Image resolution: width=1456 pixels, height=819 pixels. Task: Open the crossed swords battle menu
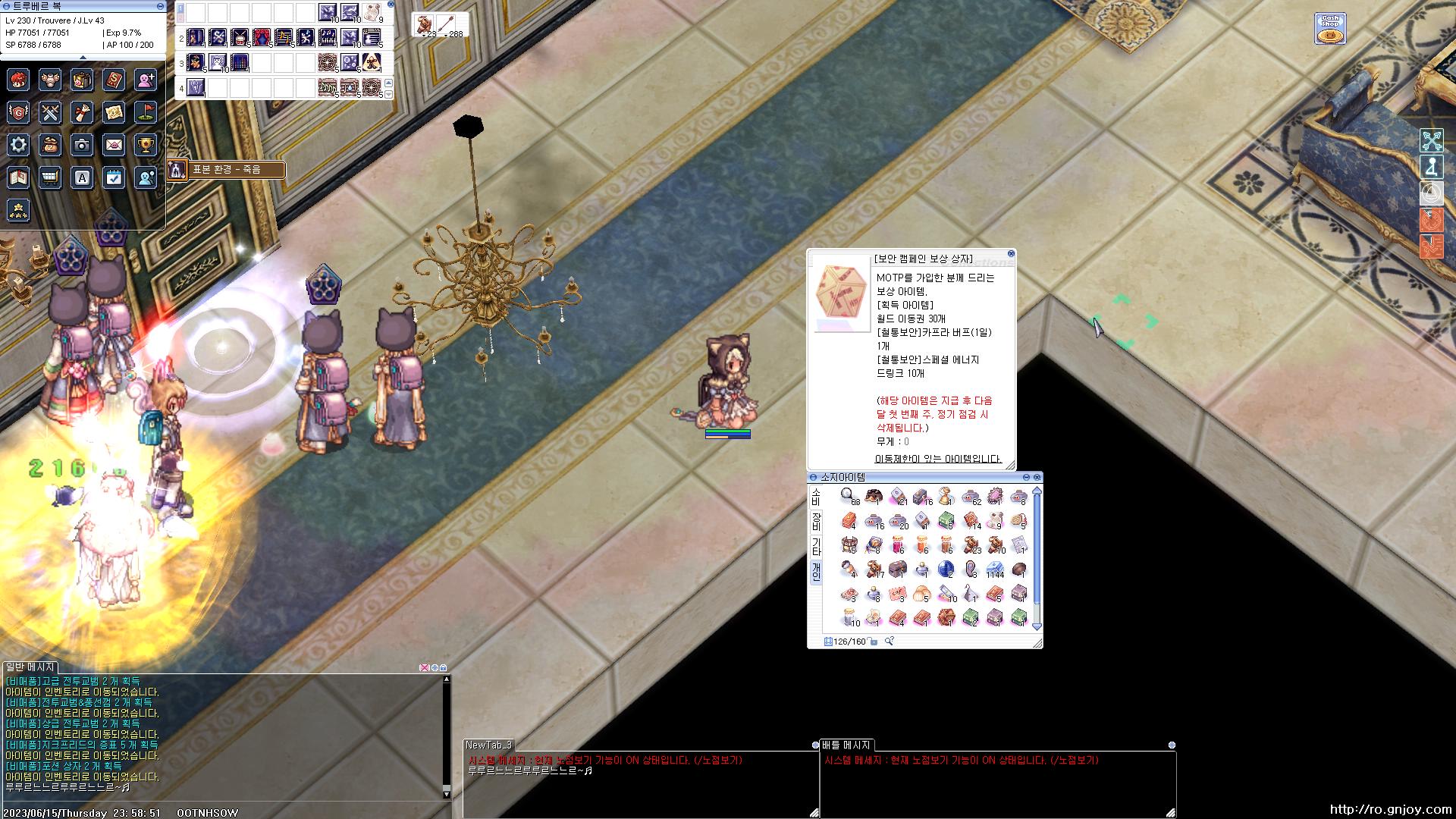pos(51,112)
